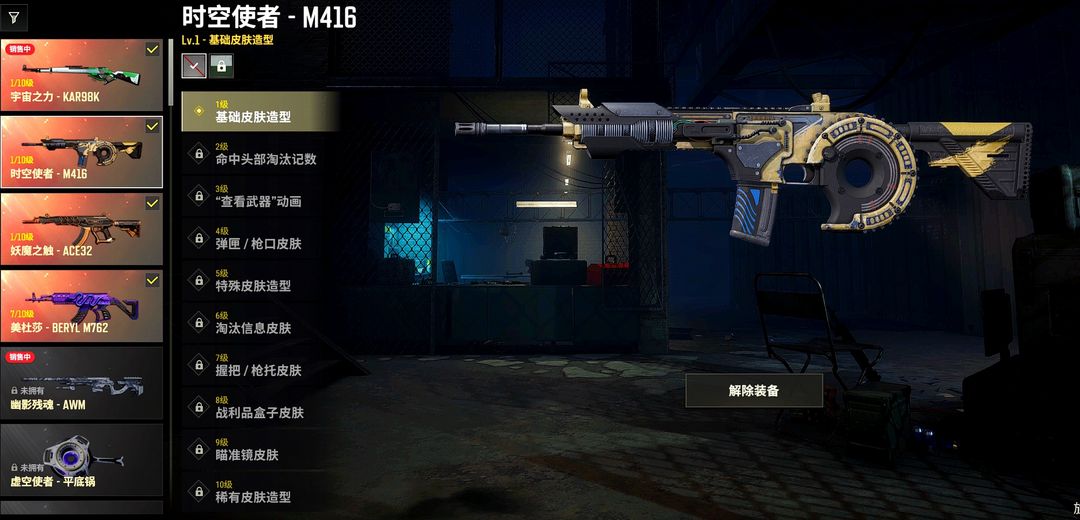Image resolution: width=1080 pixels, height=520 pixels.
Task: Click the 解除装备 unequip button
Action: point(754,390)
